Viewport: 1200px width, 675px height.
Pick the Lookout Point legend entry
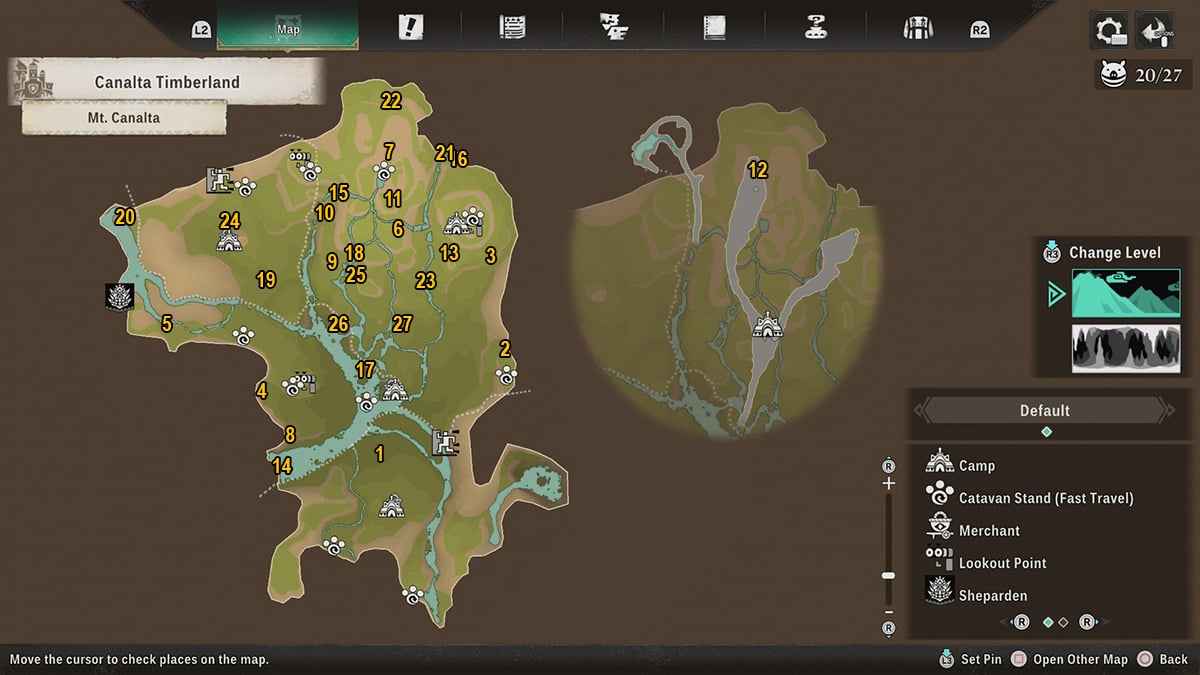[1002, 563]
